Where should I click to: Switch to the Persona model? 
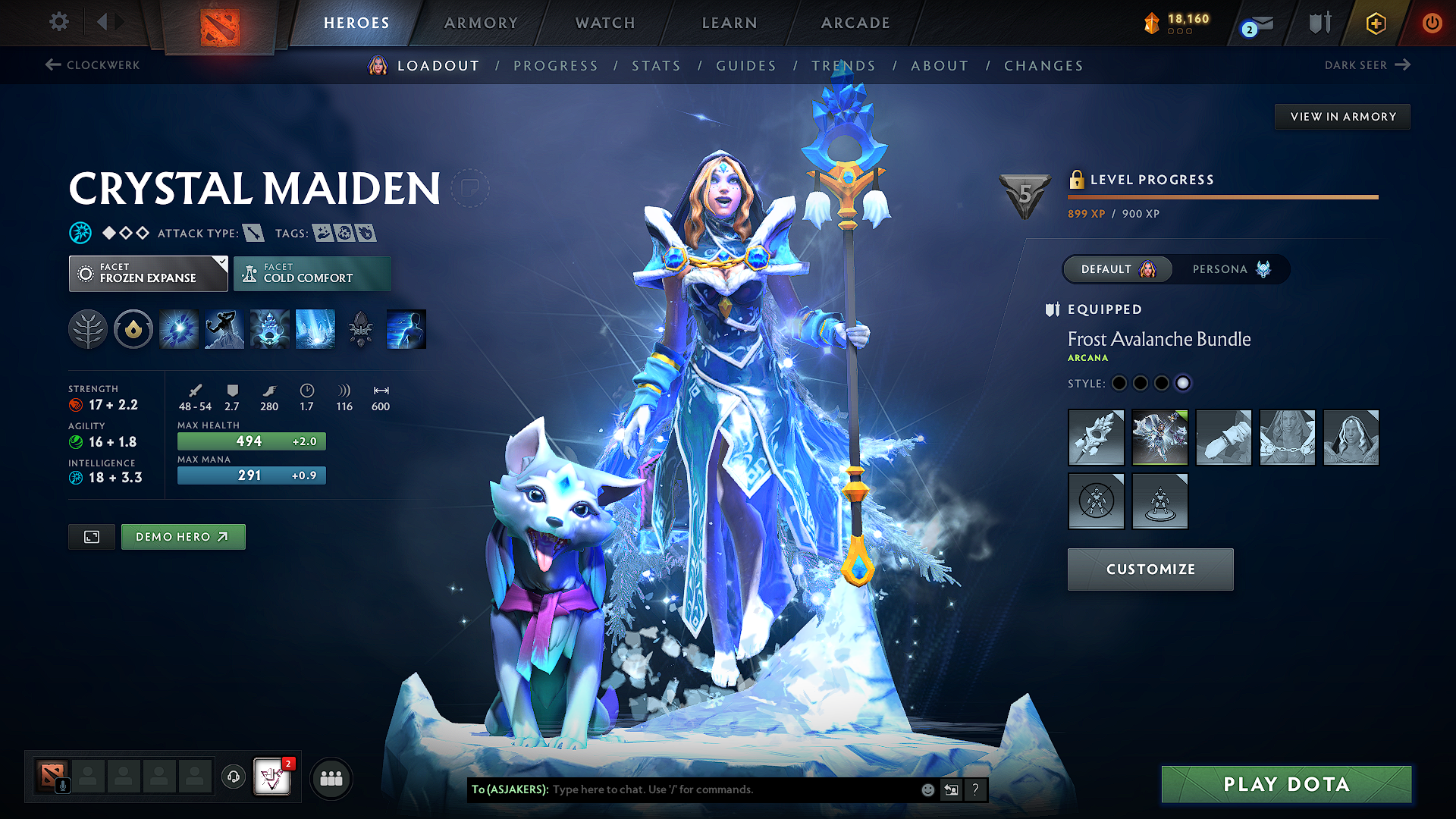tap(1230, 269)
